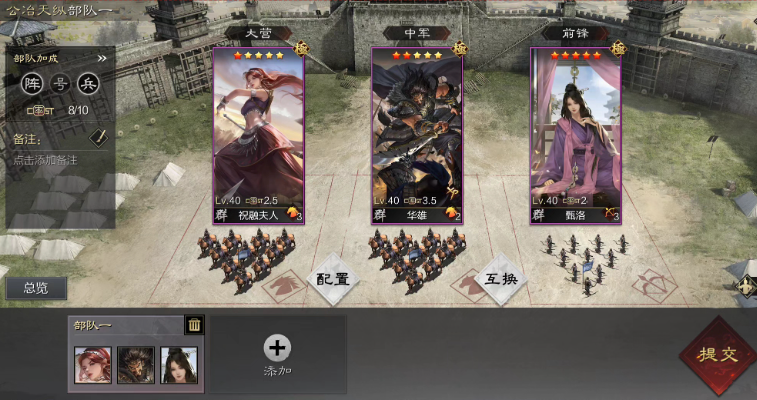The width and height of the screenshot is (757, 400).
Task: Edit the 备注 note with pencil icon
Action: coord(98,137)
